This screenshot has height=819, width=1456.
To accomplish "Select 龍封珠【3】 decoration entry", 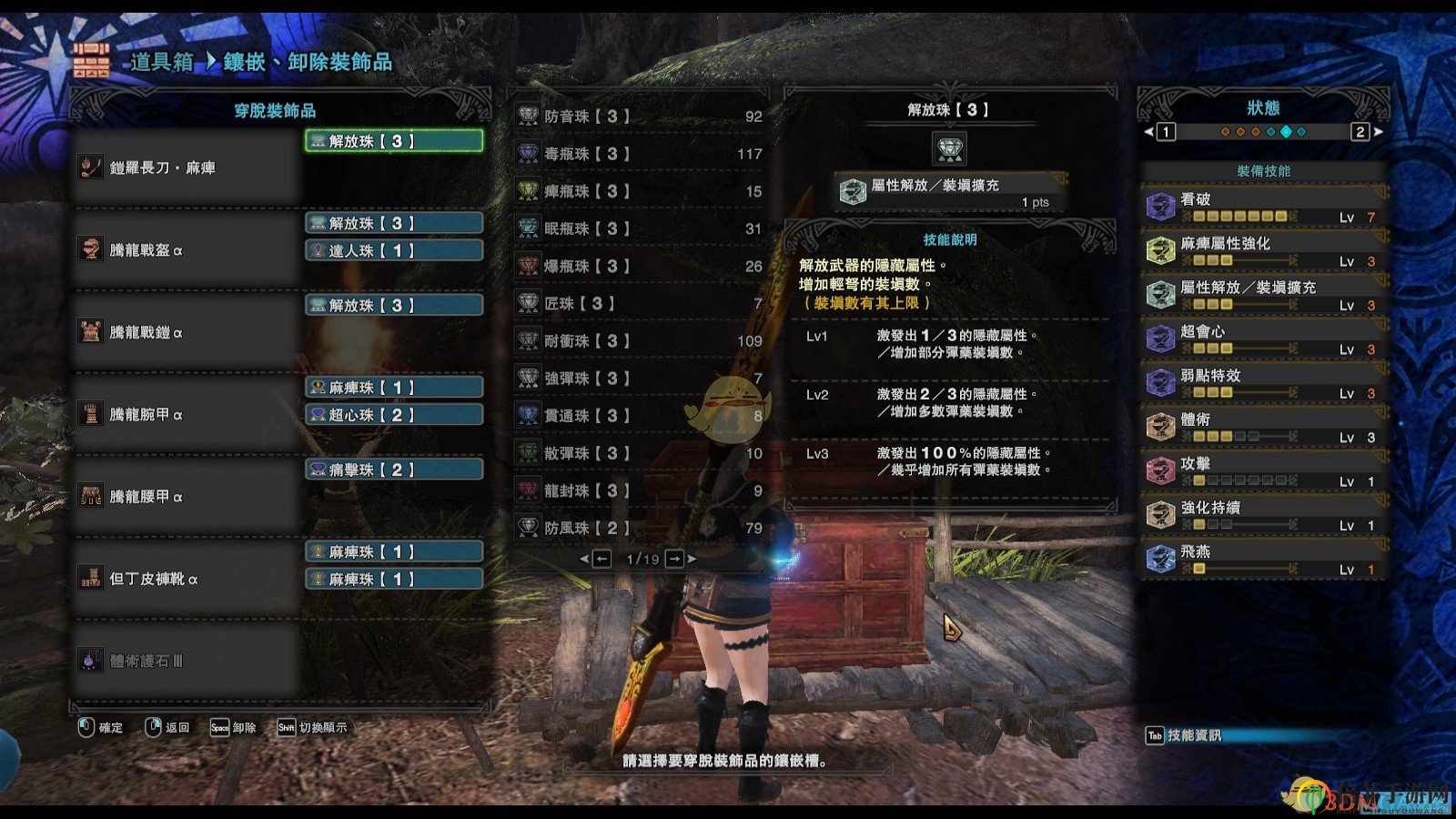I will (x=639, y=490).
